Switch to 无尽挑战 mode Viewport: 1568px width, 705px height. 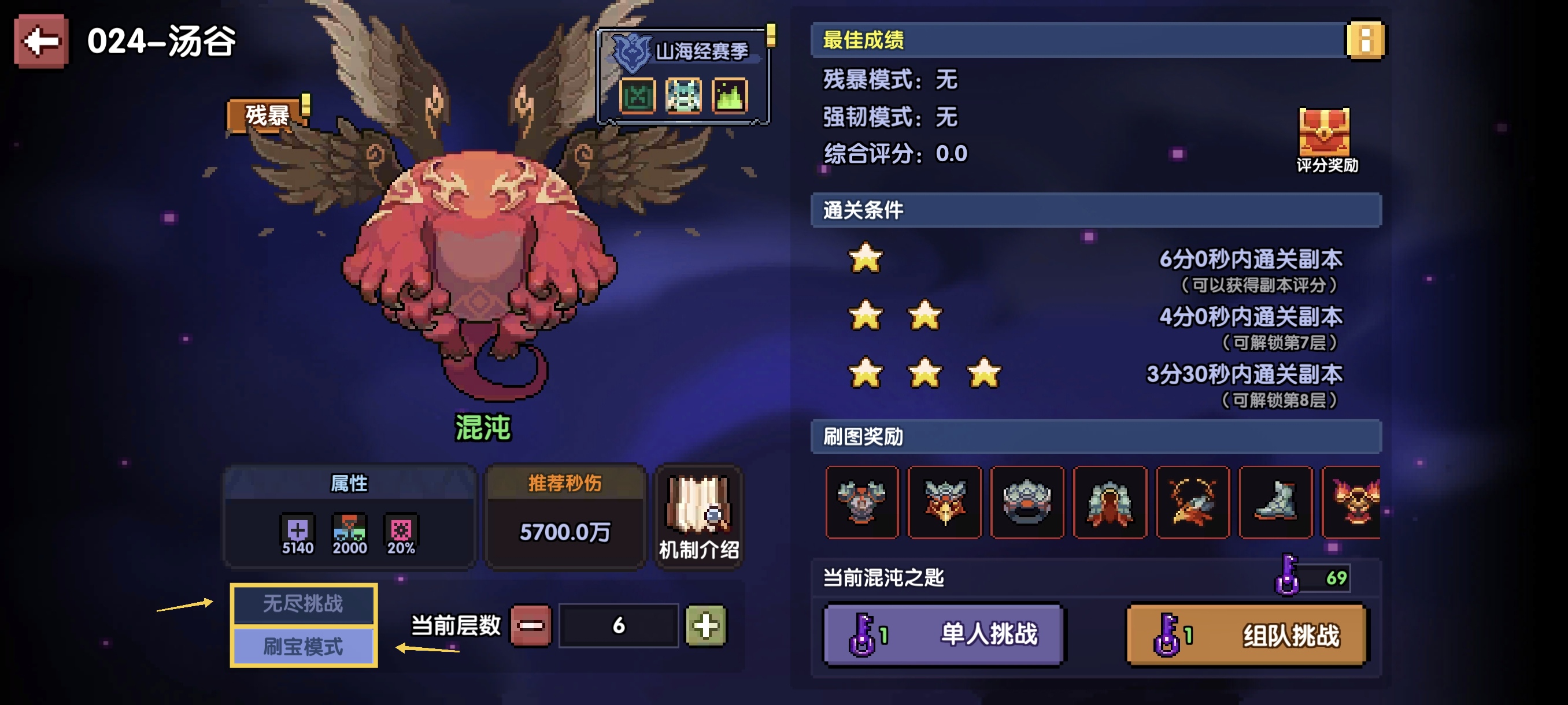[x=303, y=603]
